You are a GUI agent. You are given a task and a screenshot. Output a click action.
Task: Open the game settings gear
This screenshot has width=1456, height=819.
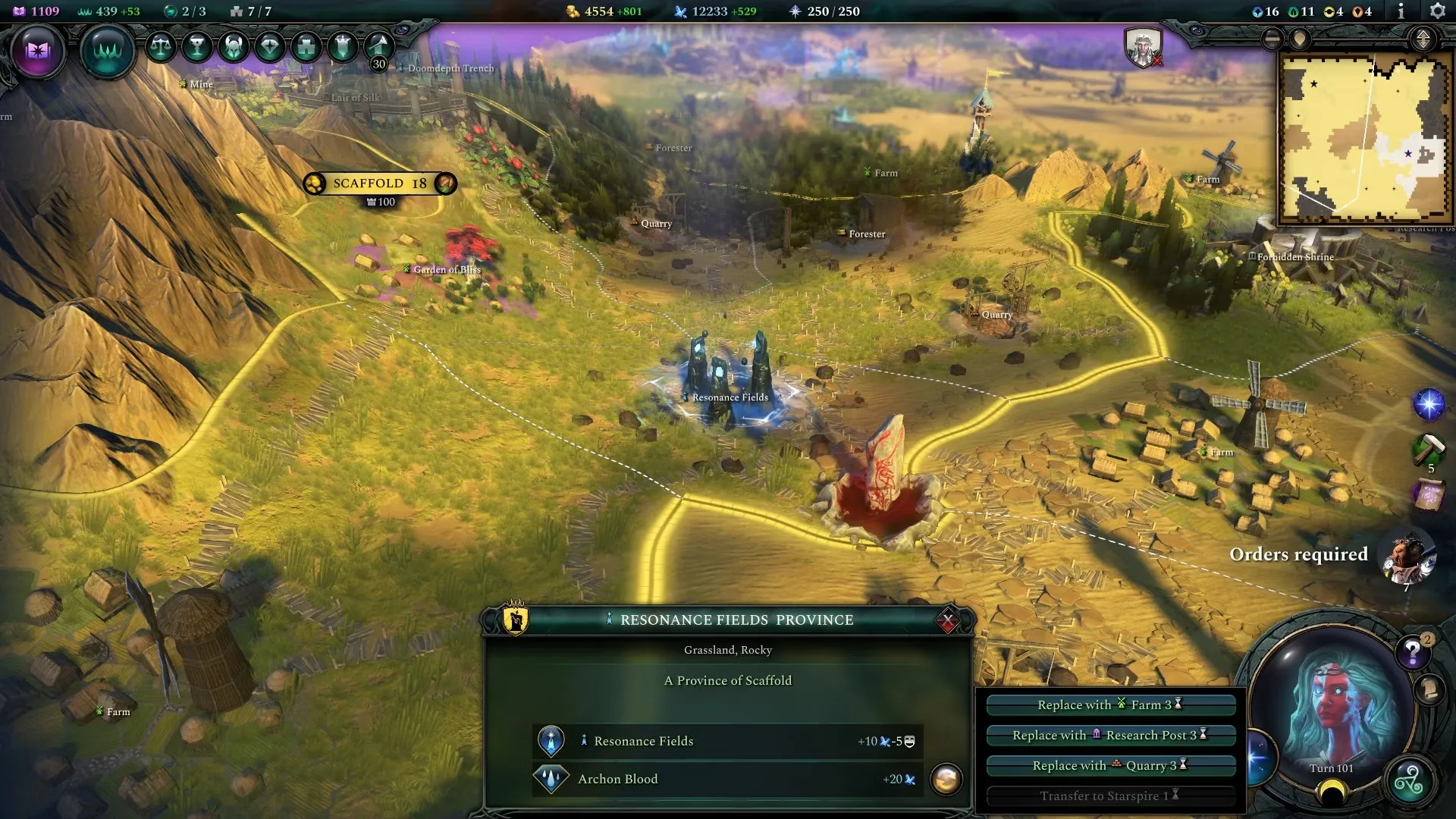coord(1437,11)
